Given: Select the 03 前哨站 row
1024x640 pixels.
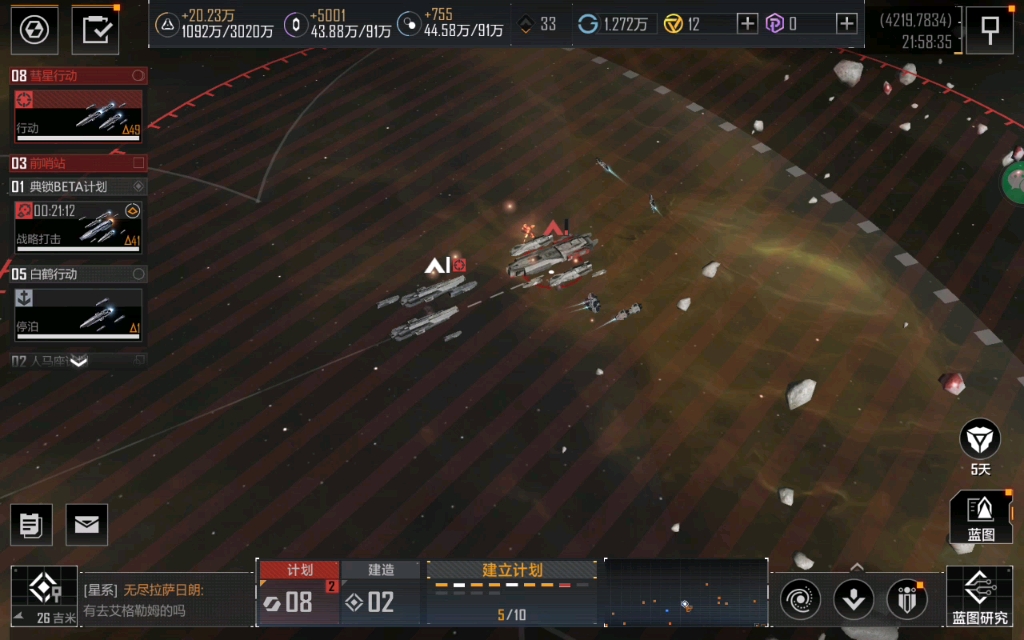Looking at the screenshot, I should click(x=78, y=163).
